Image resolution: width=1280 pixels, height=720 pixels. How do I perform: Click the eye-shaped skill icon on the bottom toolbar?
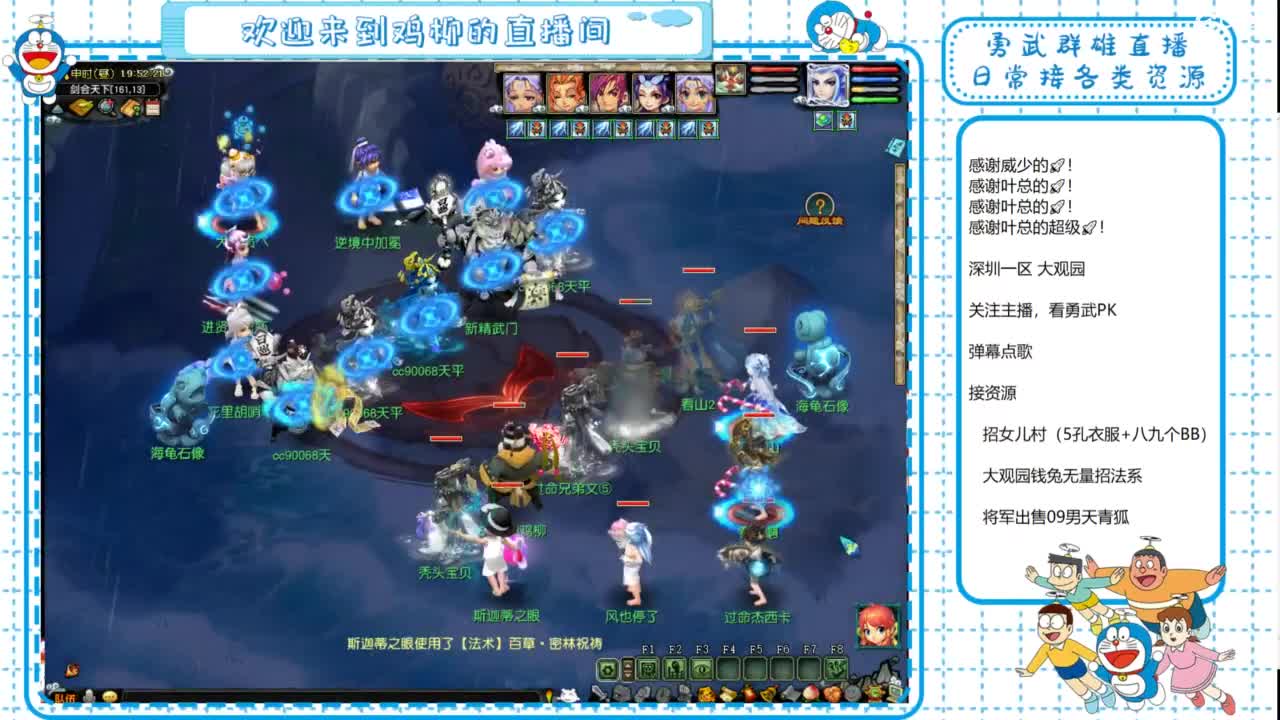click(703, 668)
